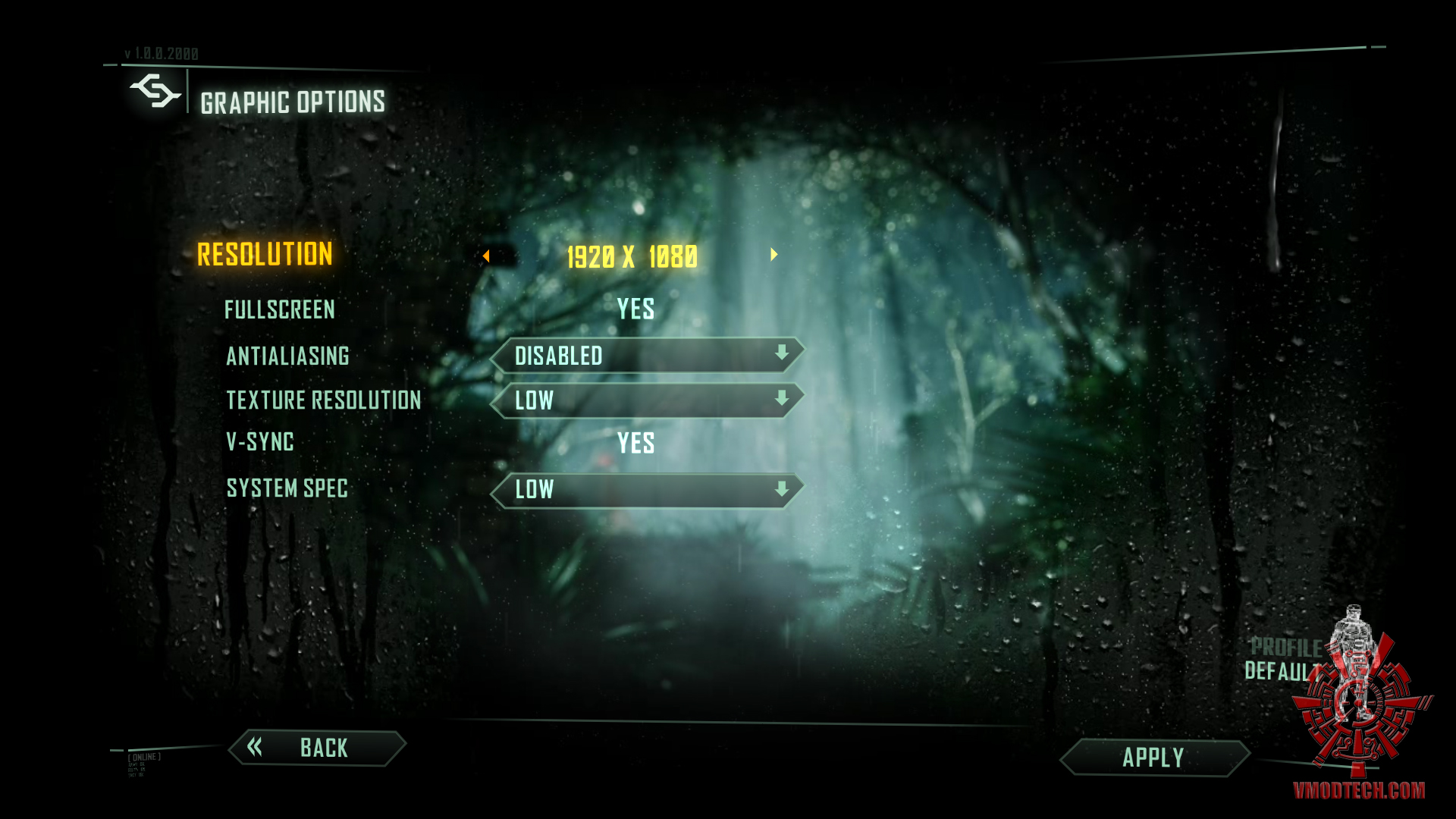Click the return icon beside Graphic Options
Screen dimensions: 1456x819
click(155, 92)
